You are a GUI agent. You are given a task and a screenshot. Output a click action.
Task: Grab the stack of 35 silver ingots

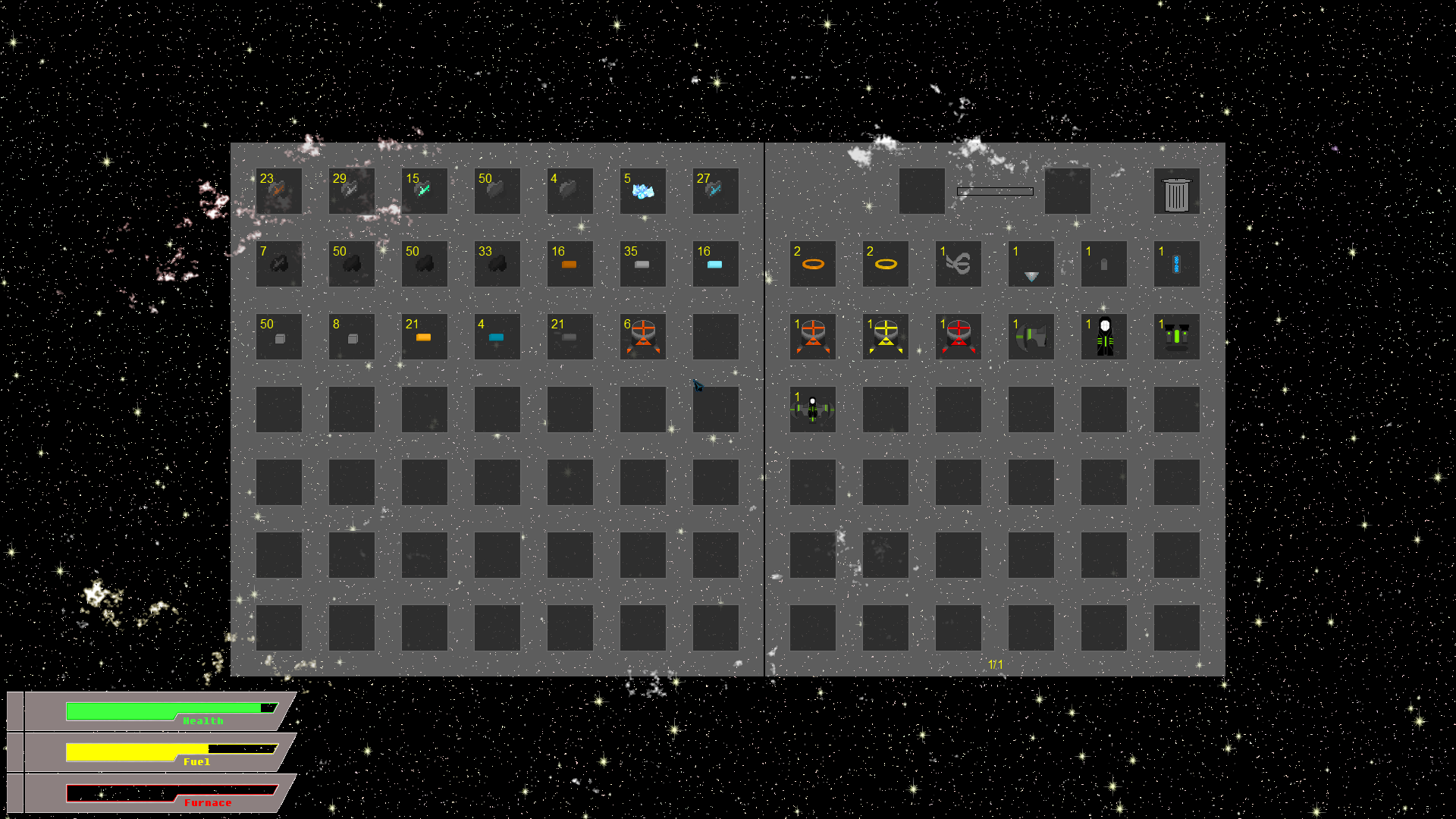point(642,264)
